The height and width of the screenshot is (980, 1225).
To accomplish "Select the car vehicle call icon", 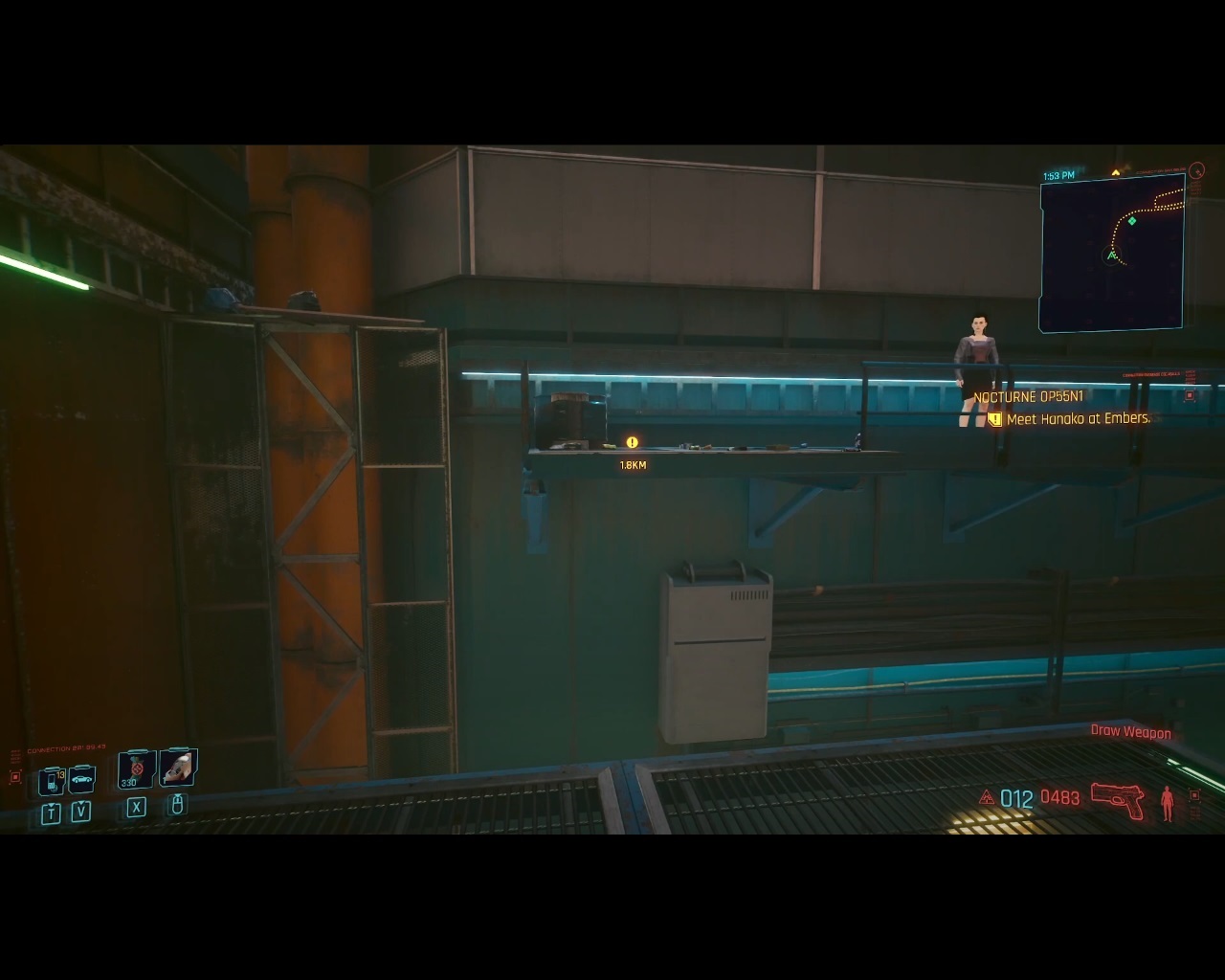I will 82,780.
